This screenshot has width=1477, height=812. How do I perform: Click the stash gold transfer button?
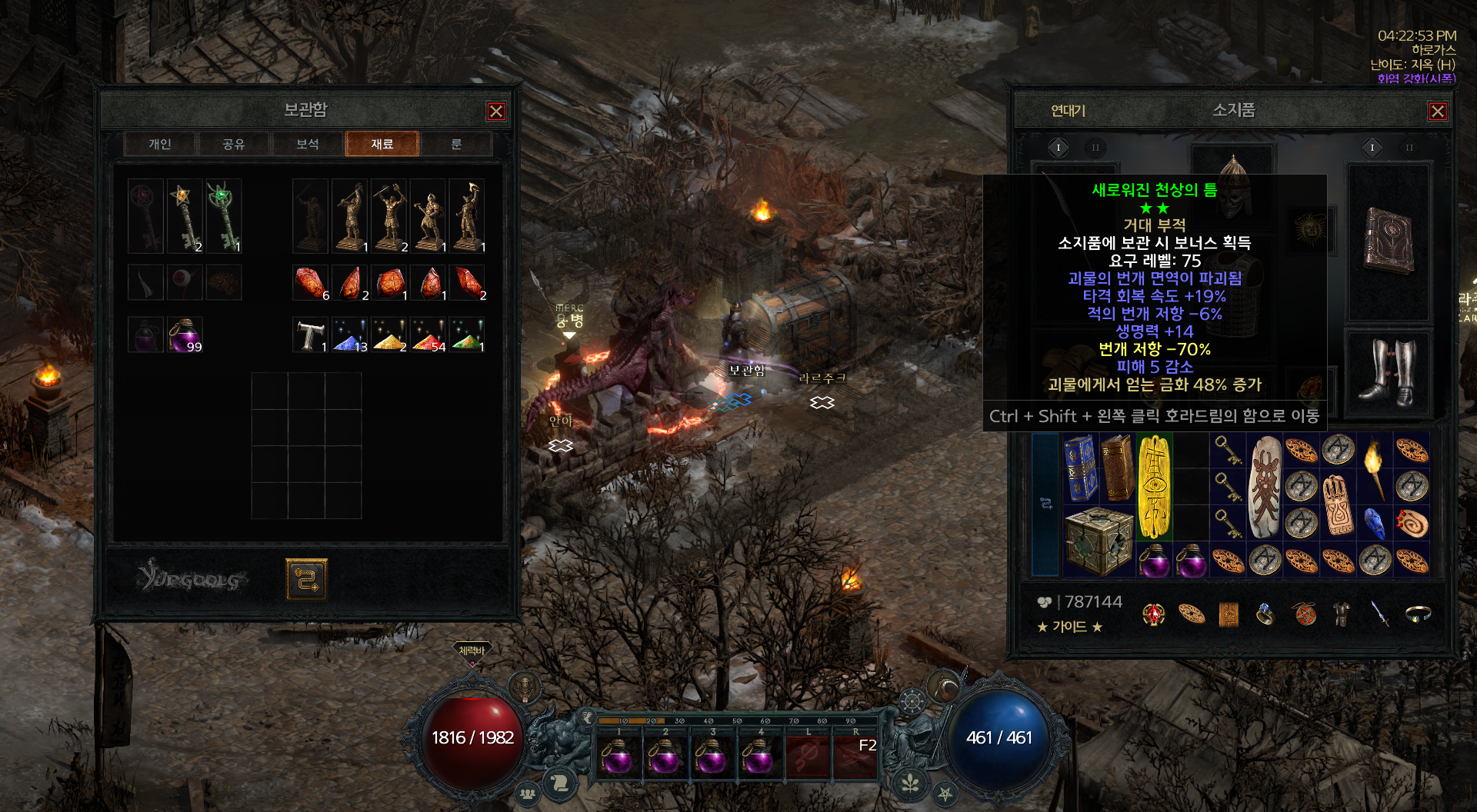point(307,579)
